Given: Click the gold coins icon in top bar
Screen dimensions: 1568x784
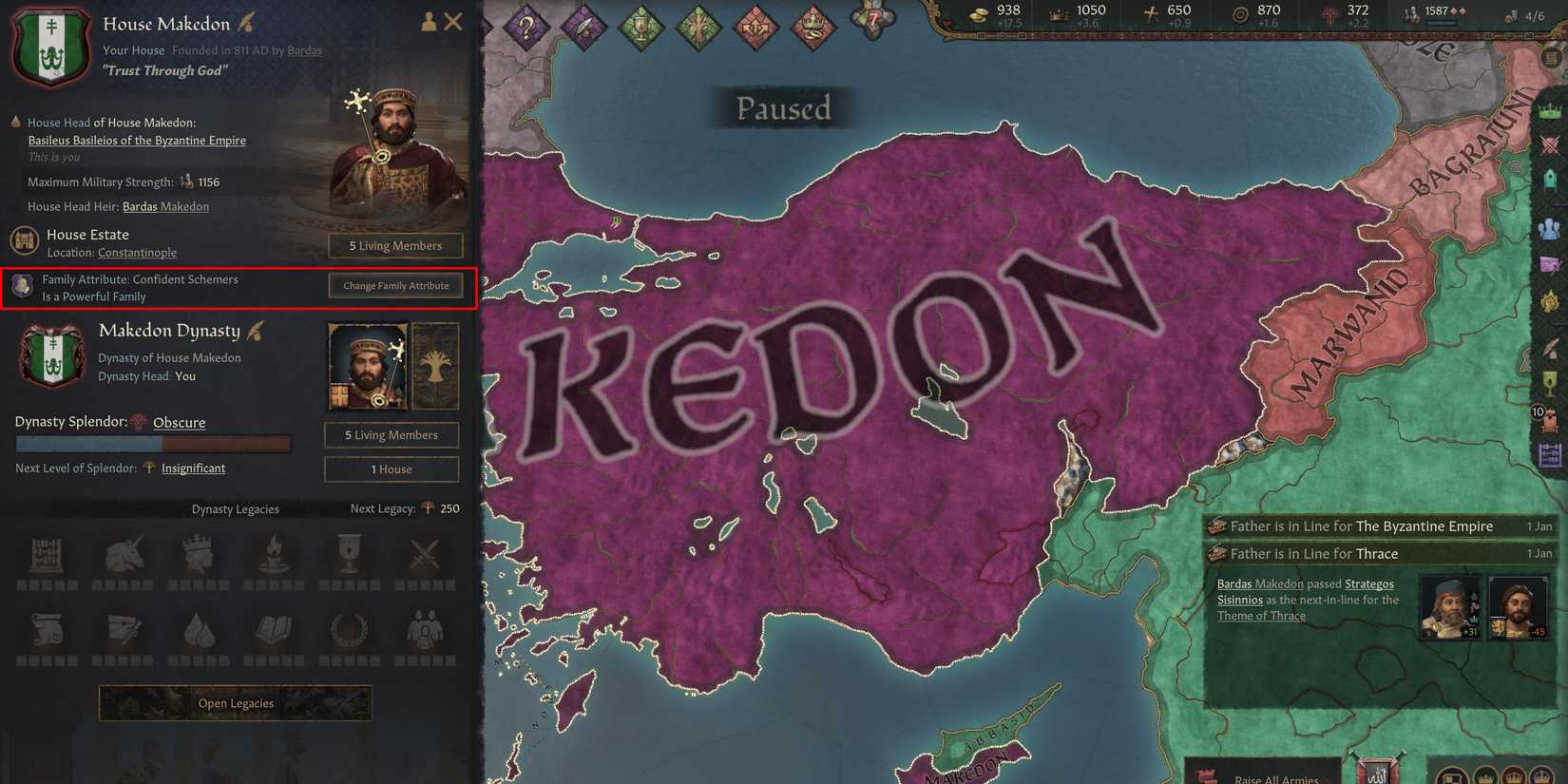Looking at the screenshot, I should pyautogui.click(x=977, y=14).
